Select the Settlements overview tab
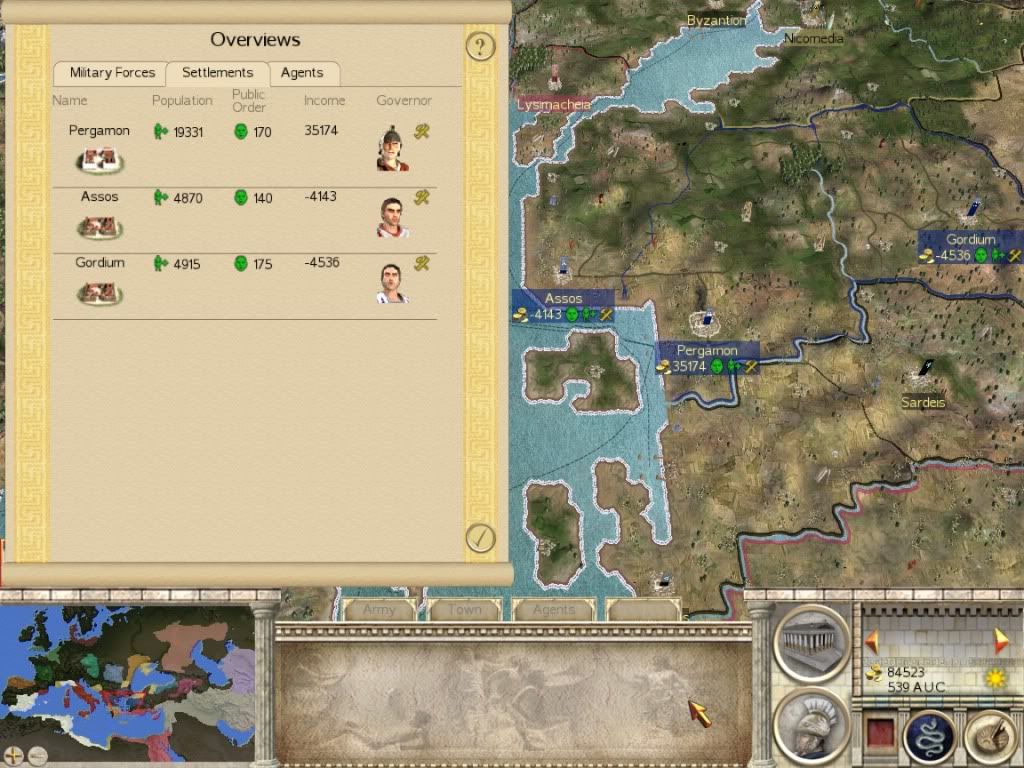This screenshot has height=768, width=1024. click(x=217, y=73)
